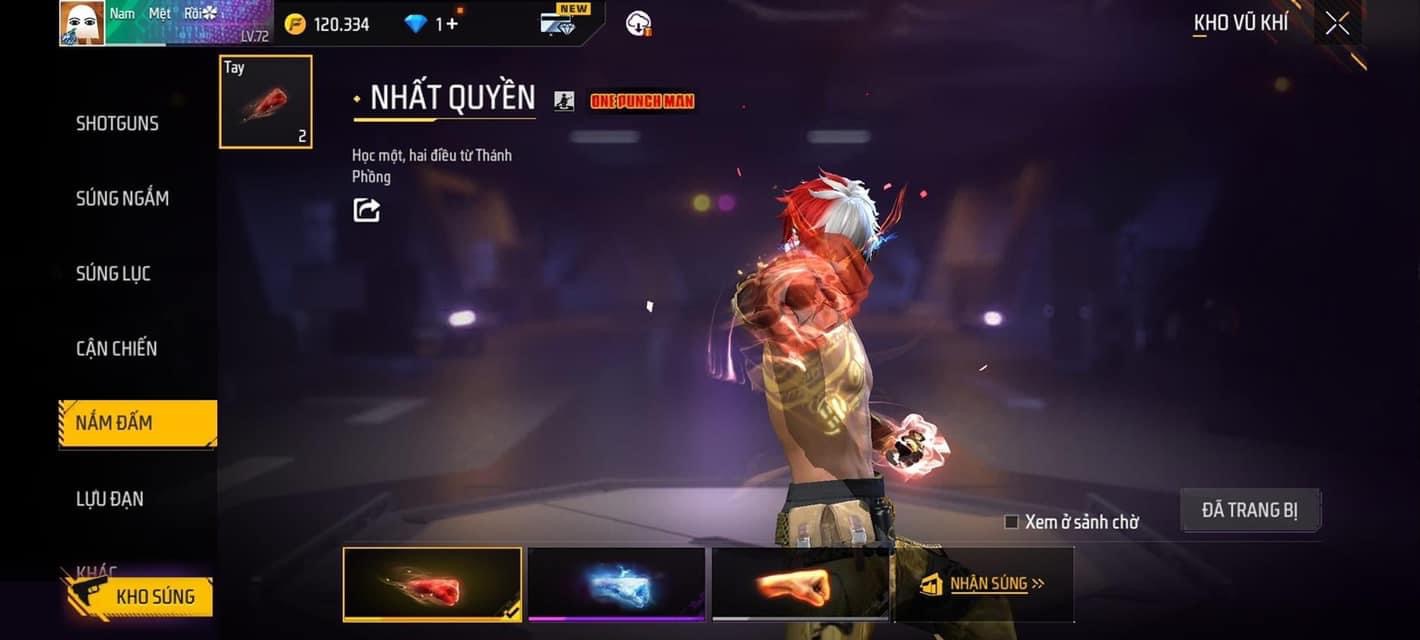The width and height of the screenshot is (1420, 640).
Task: Close the weapon armory screen
Action: pyautogui.click(x=1337, y=24)
